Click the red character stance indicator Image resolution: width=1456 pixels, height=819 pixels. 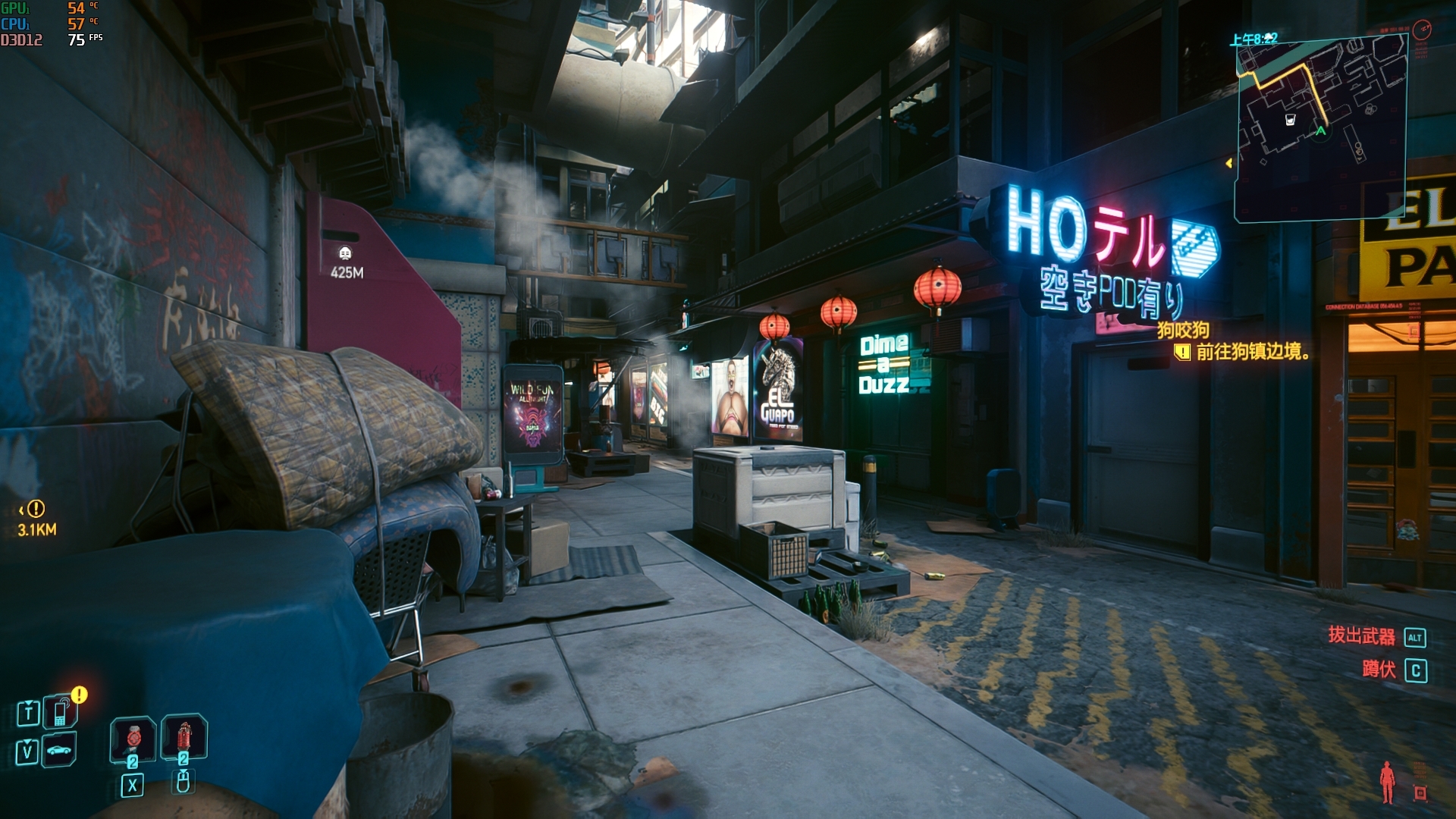click(1388, 782)
